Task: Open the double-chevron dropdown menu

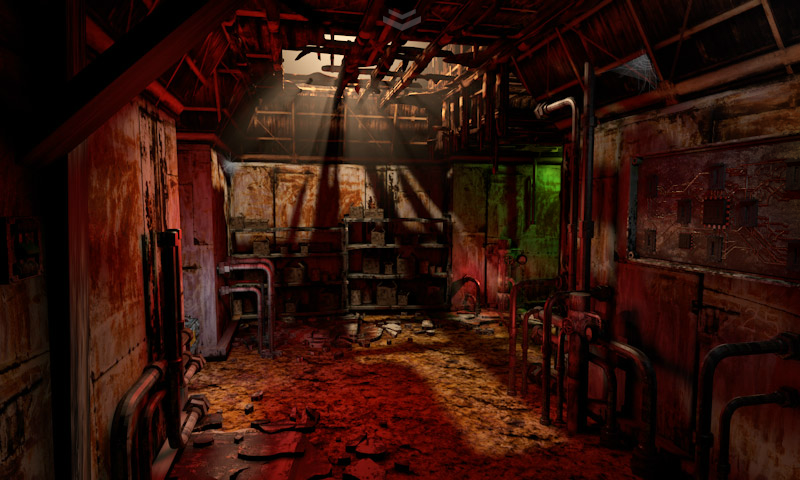Action: point(401,20)
